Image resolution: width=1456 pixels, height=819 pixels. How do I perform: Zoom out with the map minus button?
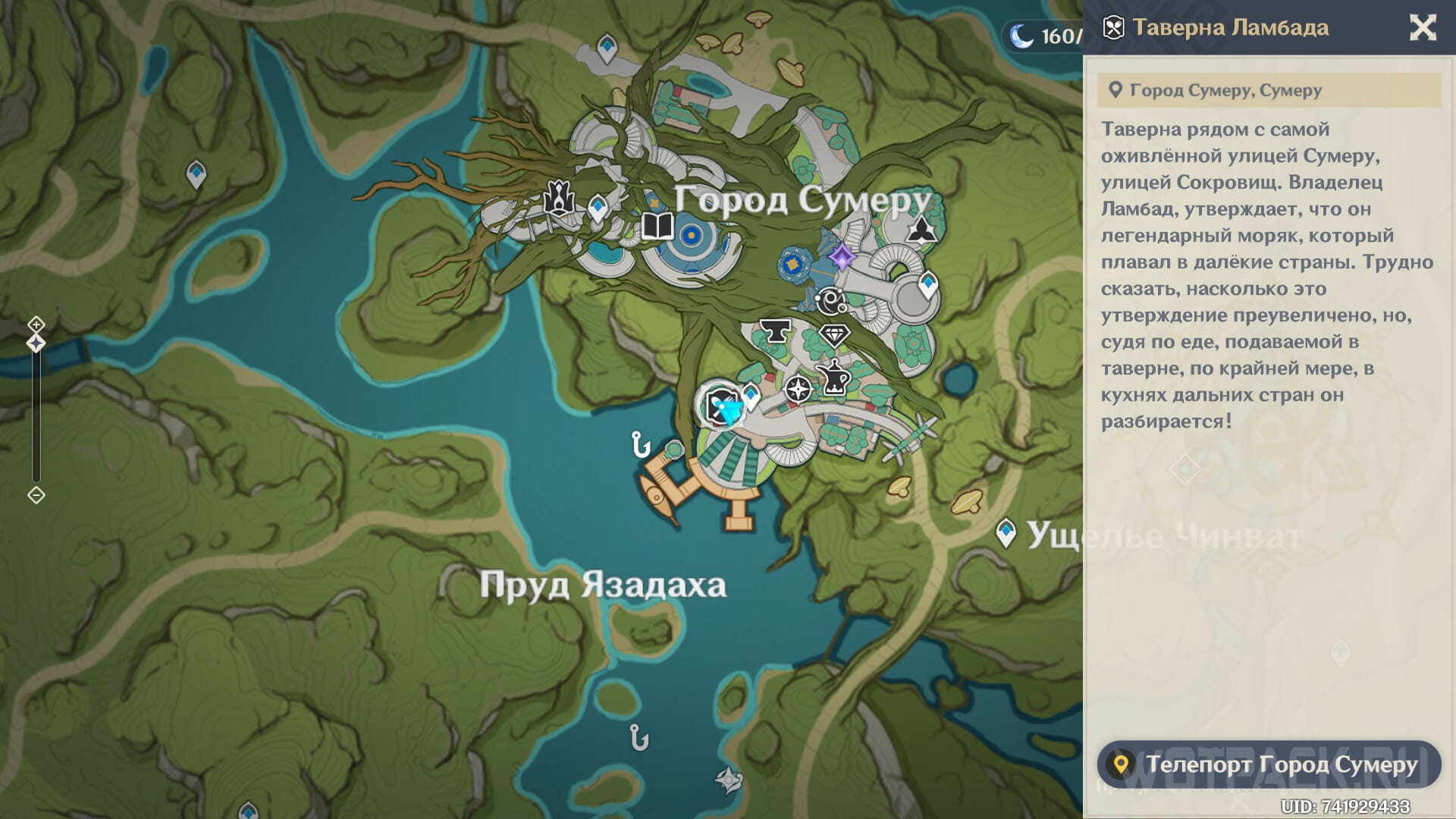(36, 495)
